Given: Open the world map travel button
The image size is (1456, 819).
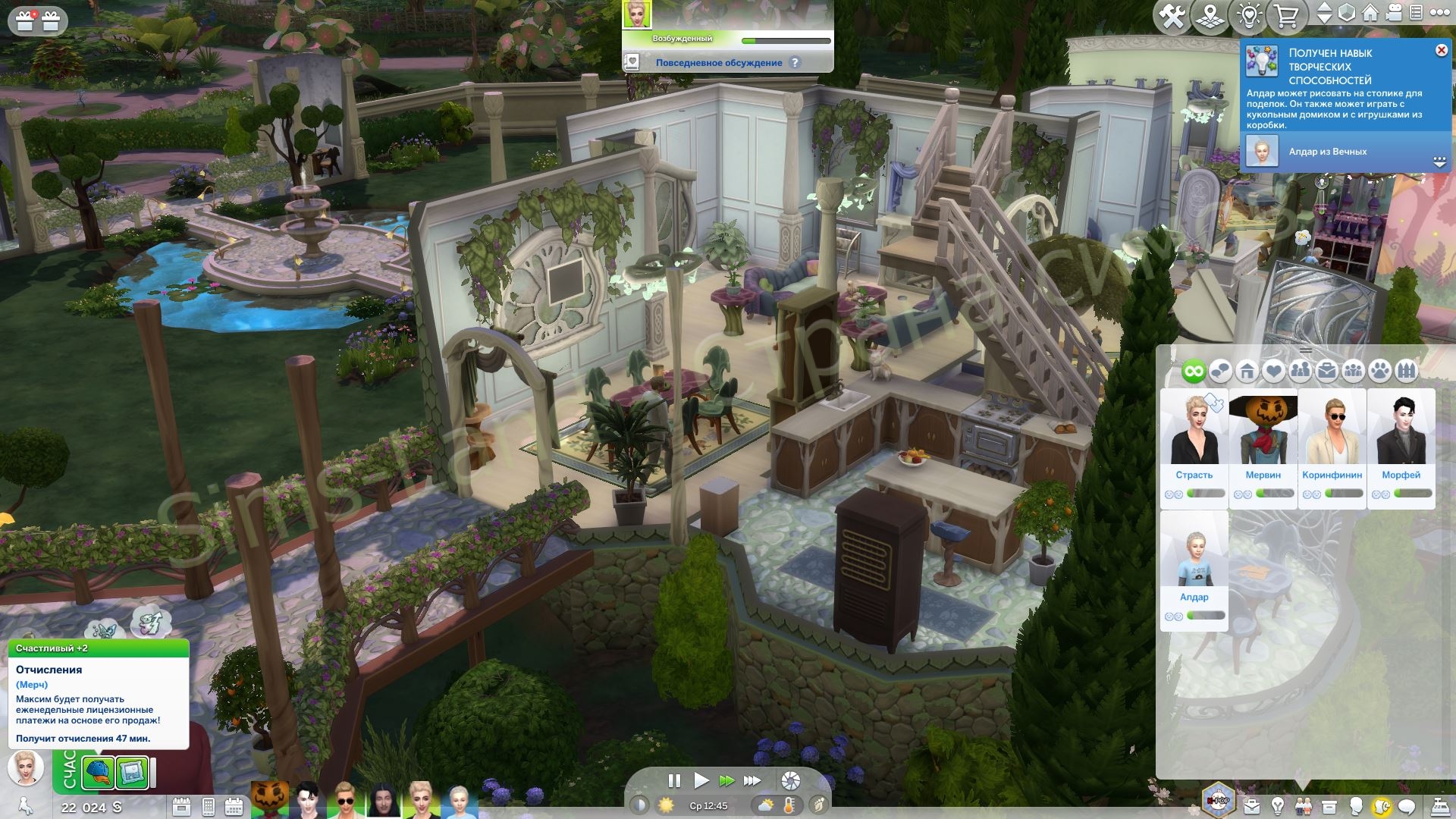Looking at the screenshot, I should [1210, 16].
